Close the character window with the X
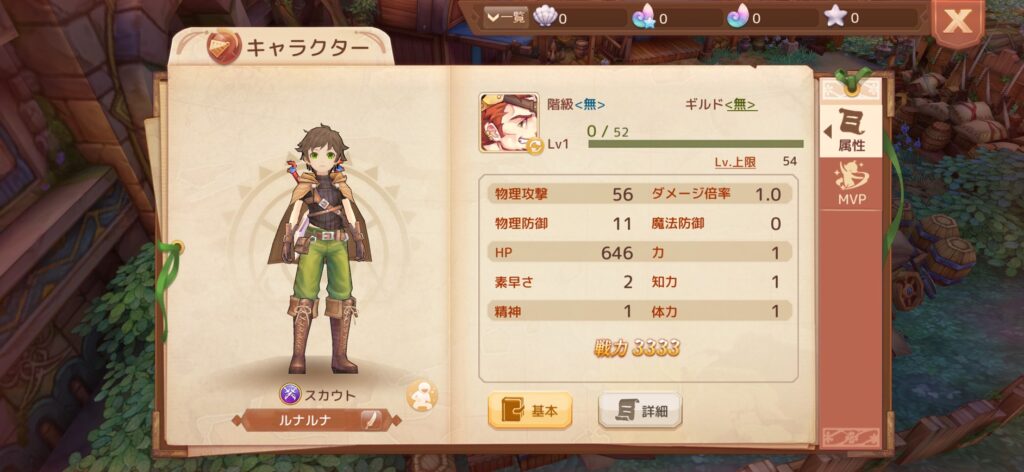 coord(957,22)
